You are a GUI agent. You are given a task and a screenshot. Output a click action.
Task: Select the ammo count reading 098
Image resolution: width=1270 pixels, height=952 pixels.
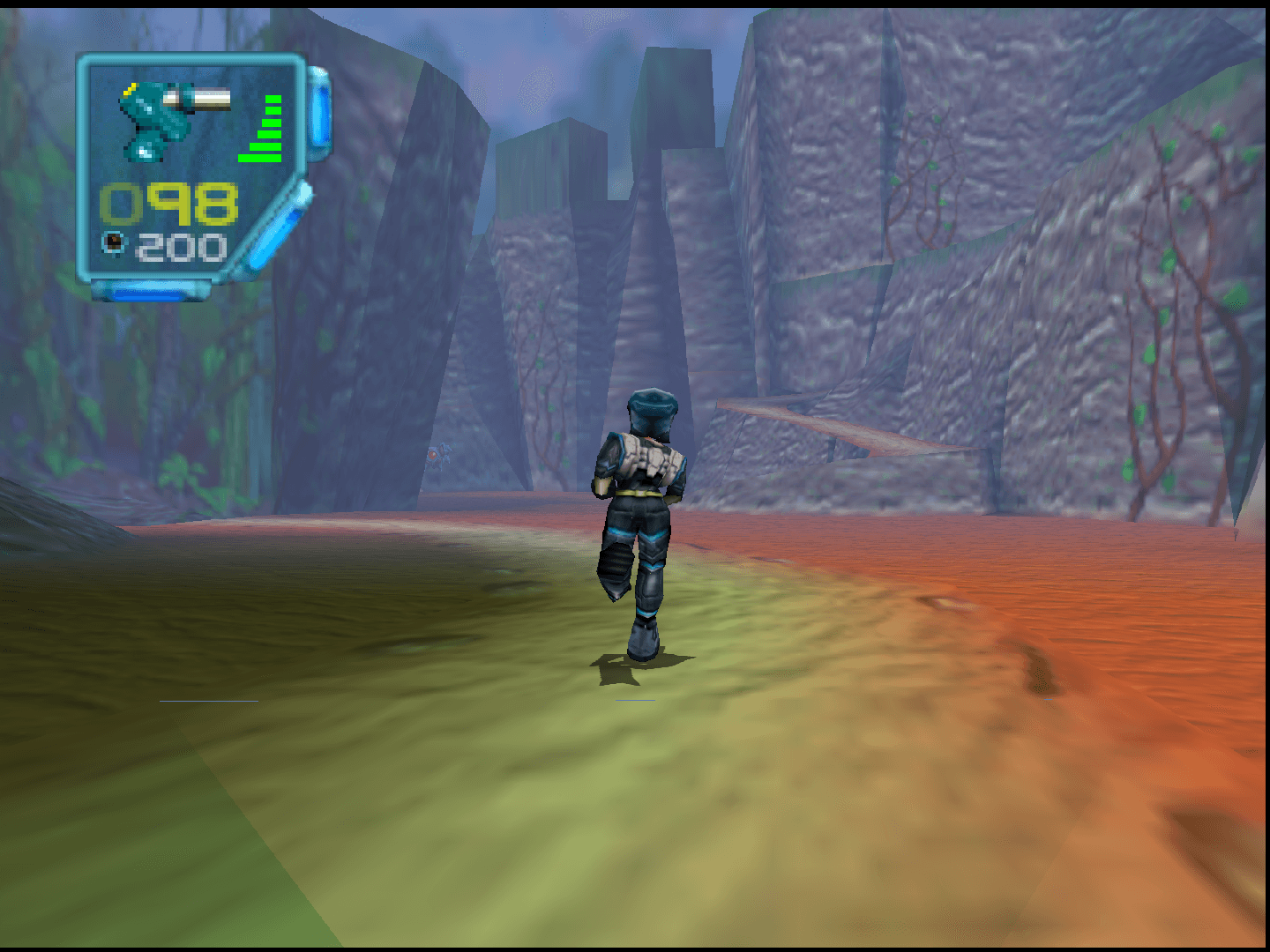pyautogui.click(x=170, y=204)
